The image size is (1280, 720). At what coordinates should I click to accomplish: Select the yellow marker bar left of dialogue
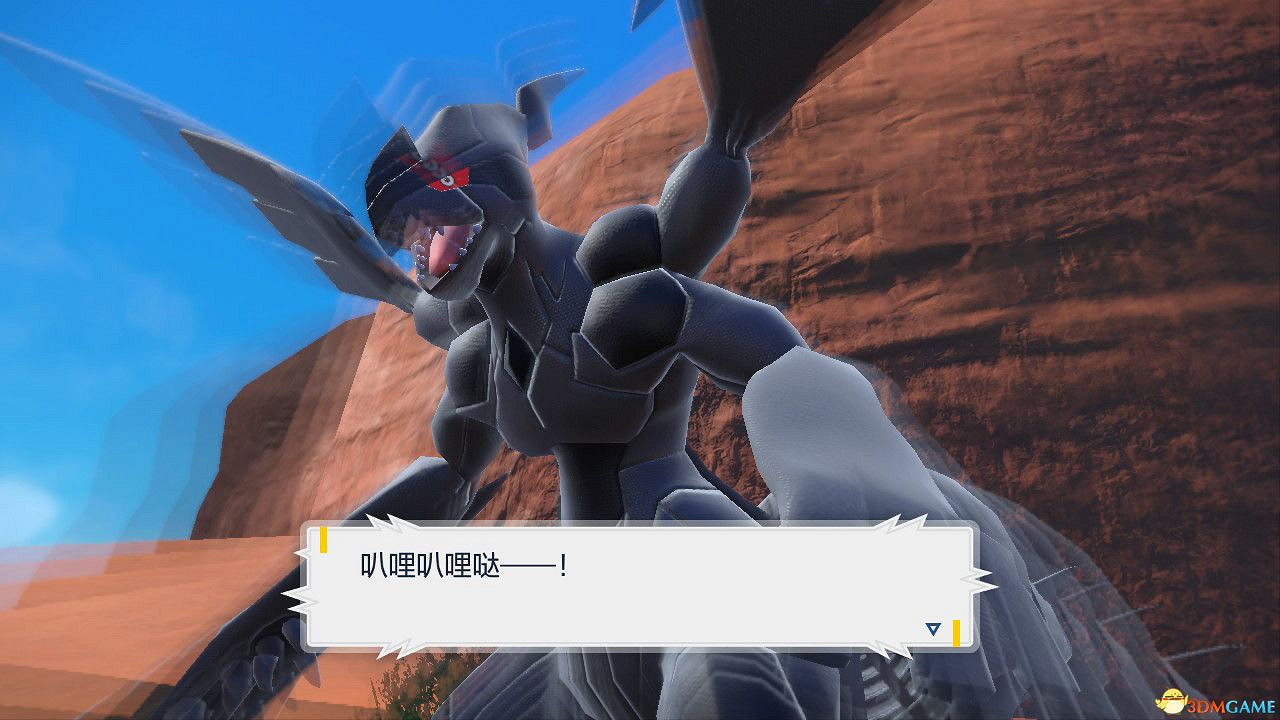[325, 541]
